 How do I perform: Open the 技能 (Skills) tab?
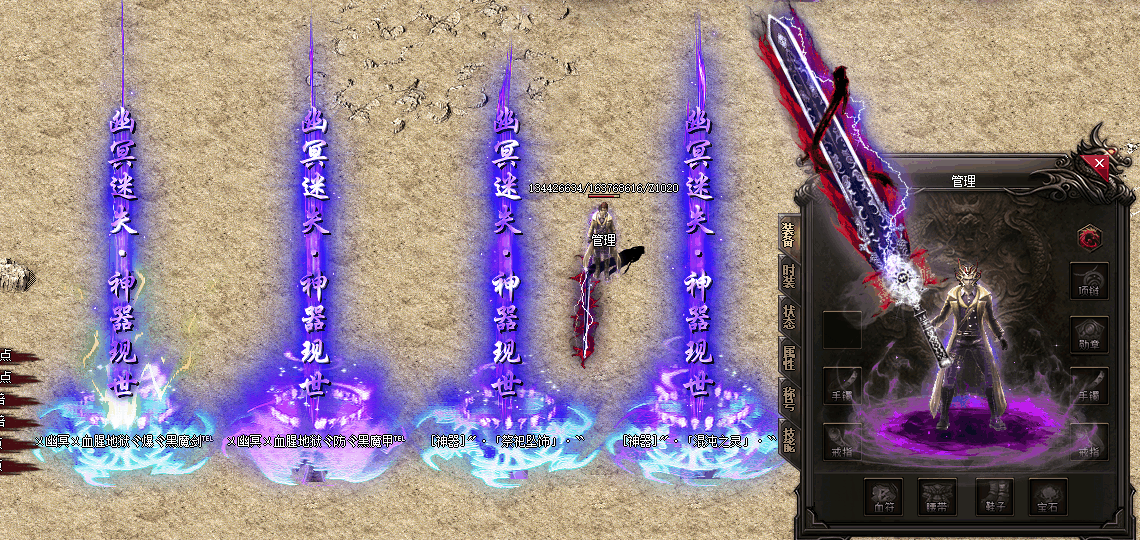(788, 438)
